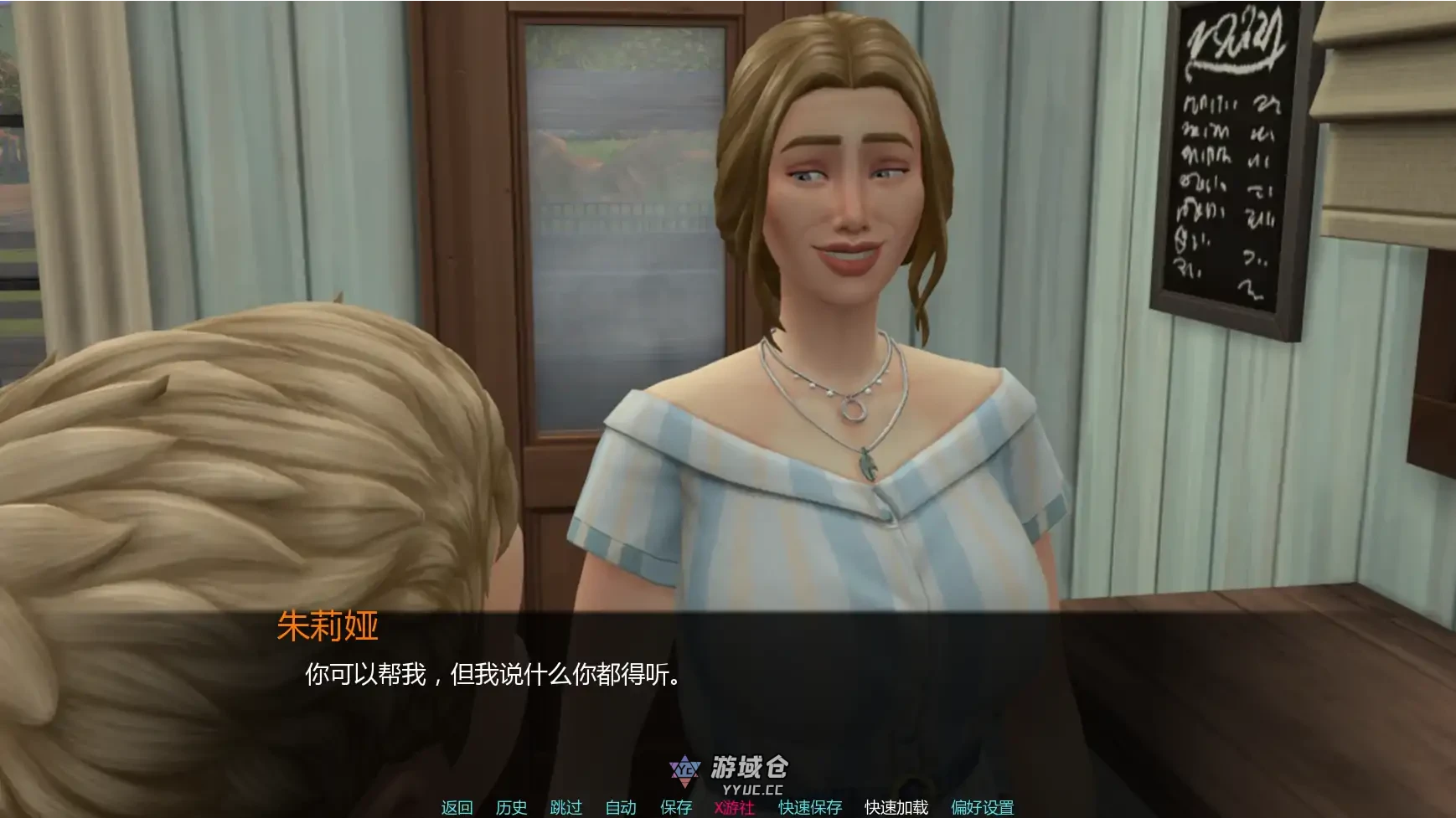Open 偏好设置 preferences
Image resolution: width=1456 pixels, height=818 pixels.
982,807
